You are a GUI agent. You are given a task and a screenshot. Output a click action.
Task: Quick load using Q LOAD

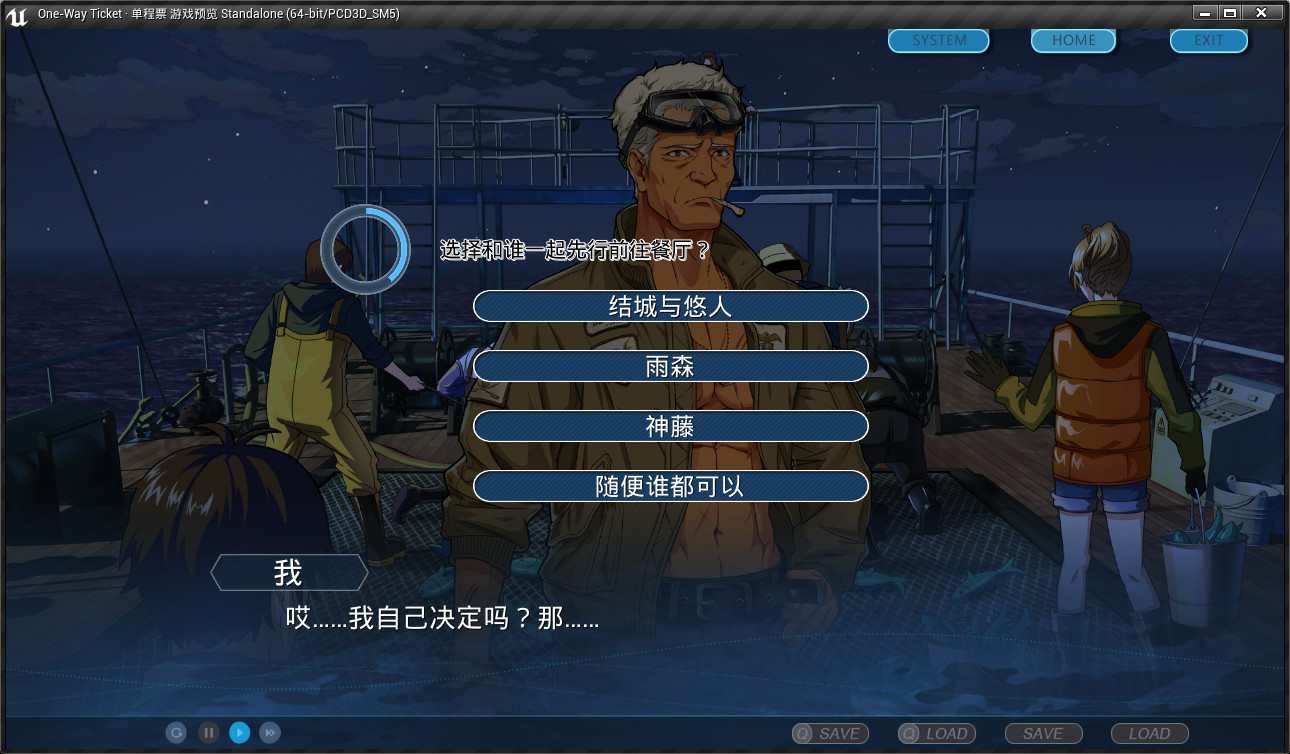coord(935,733)
